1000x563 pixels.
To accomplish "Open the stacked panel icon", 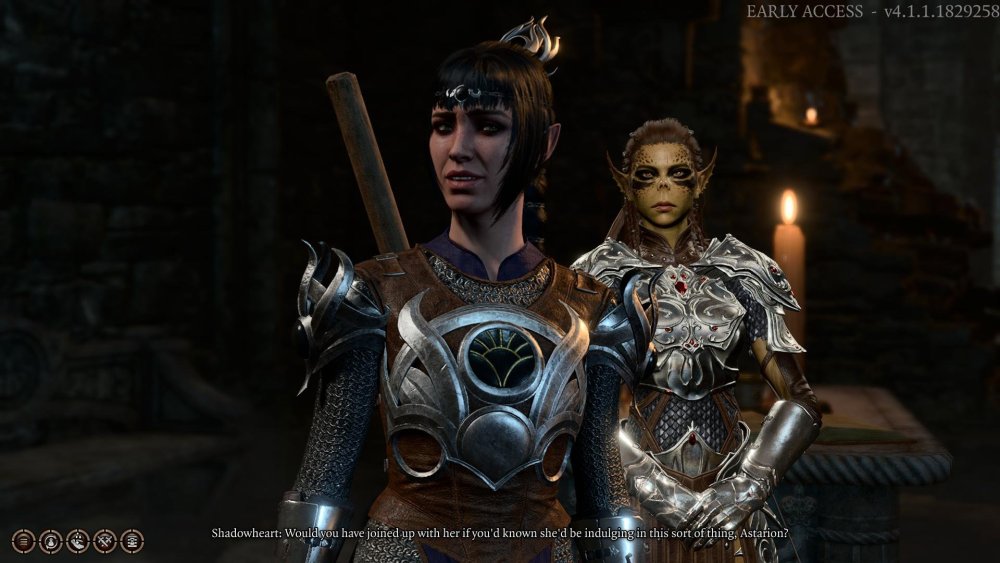I will (x=132, y=541).
